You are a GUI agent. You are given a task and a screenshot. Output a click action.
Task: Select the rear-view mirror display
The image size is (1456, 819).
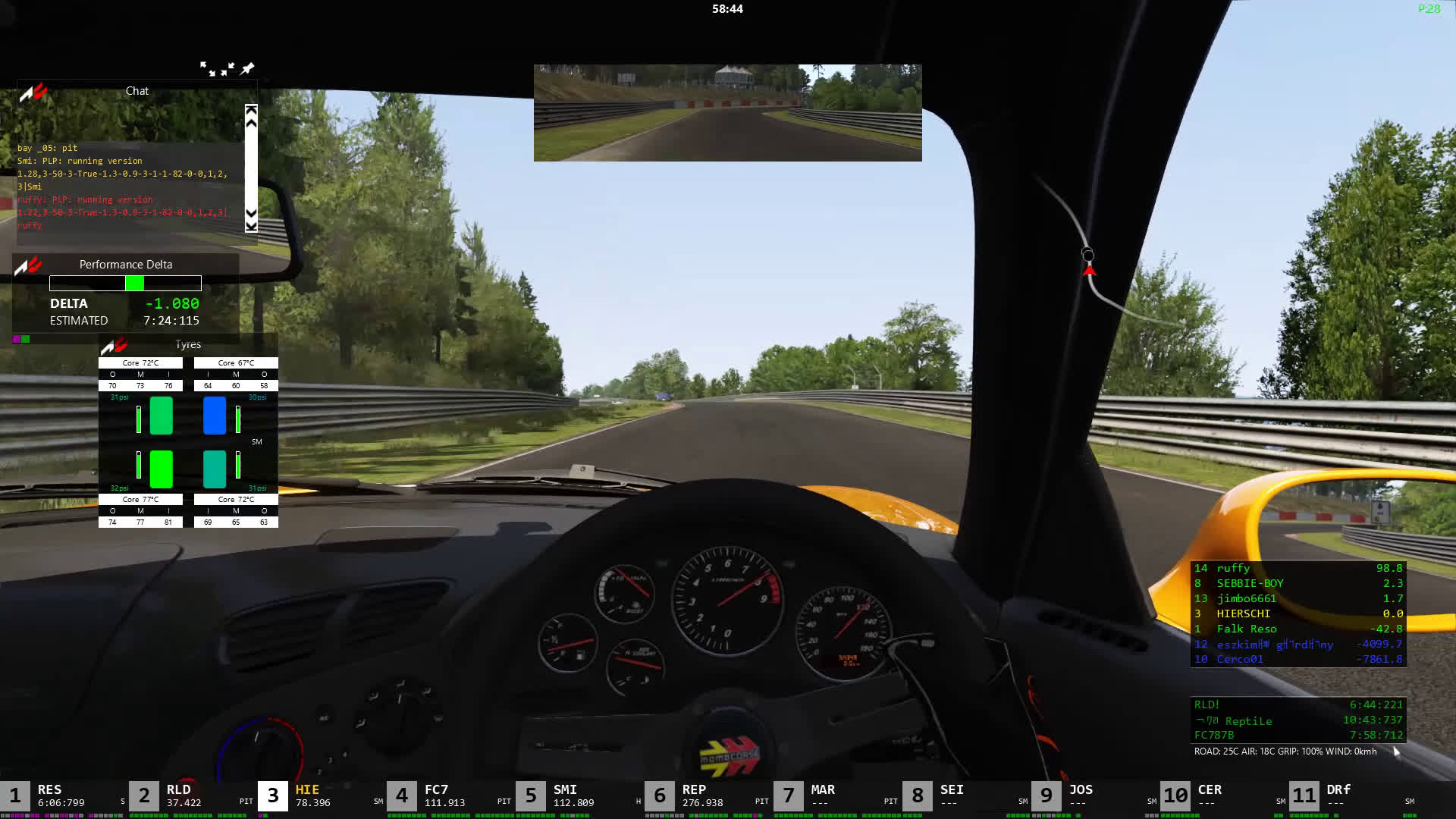[727, 113]
